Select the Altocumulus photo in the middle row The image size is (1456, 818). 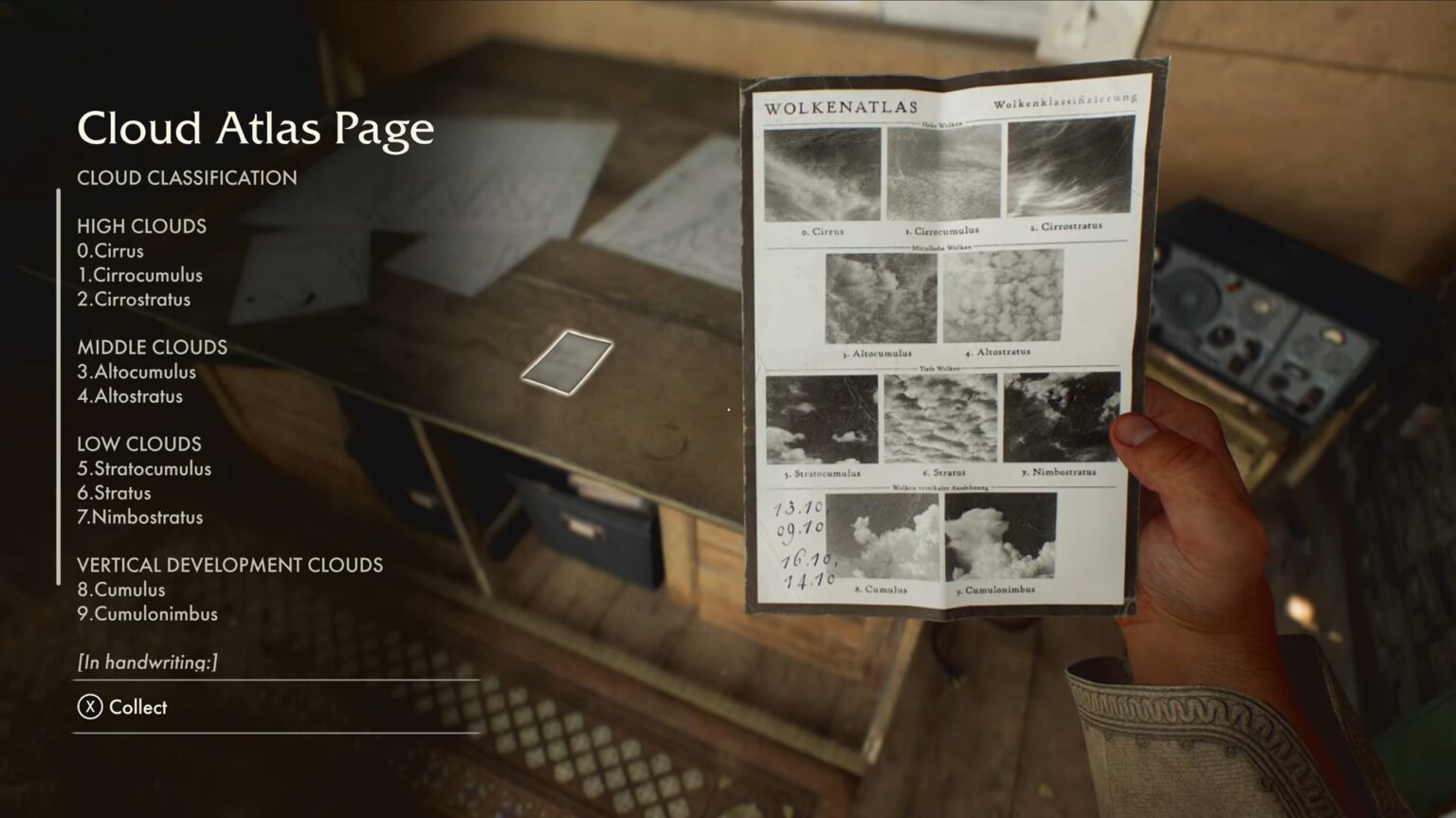[882, 298]
